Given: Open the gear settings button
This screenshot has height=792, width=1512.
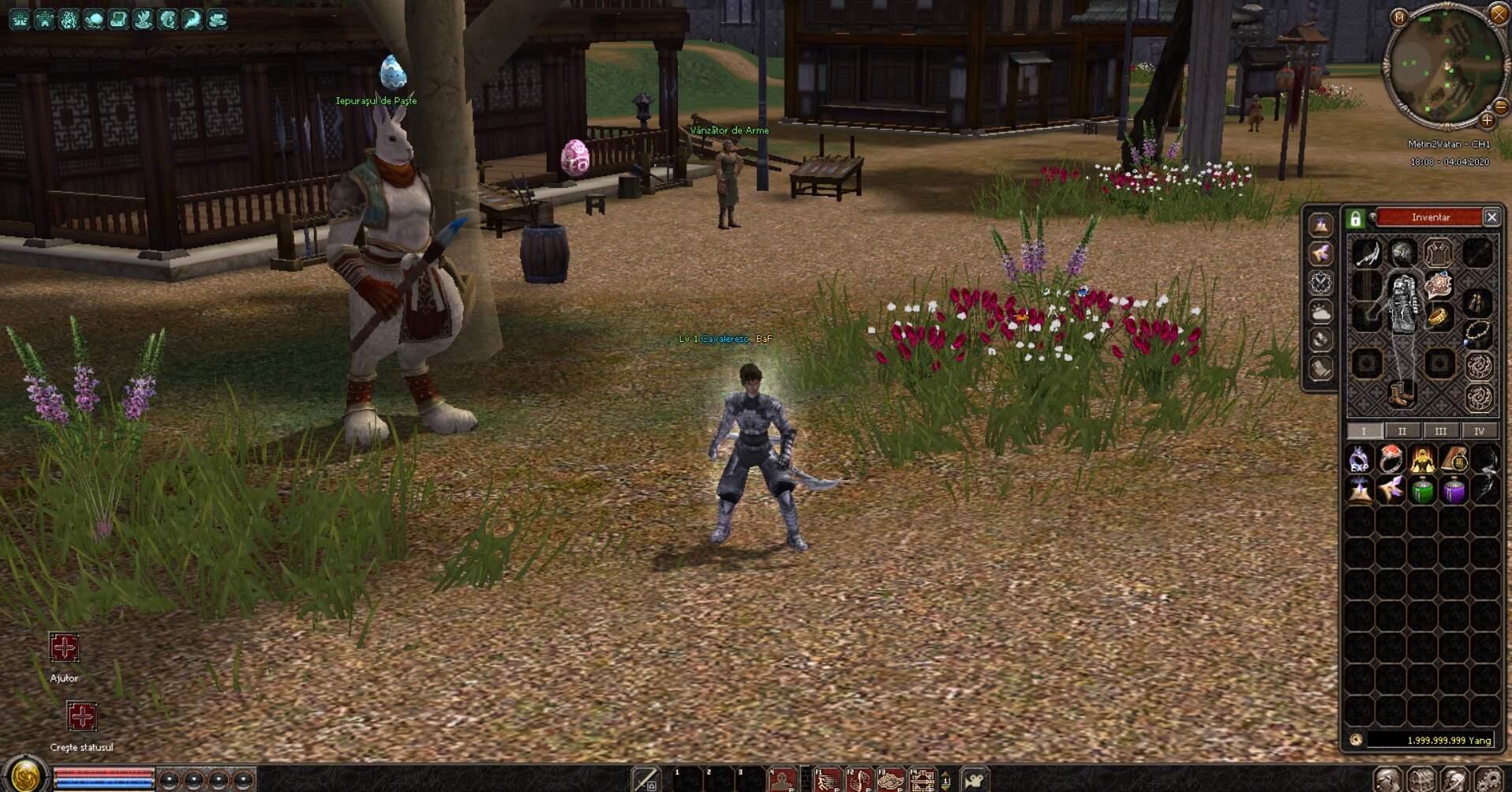Looking at the screenshot, I should tap(1488, 780).
